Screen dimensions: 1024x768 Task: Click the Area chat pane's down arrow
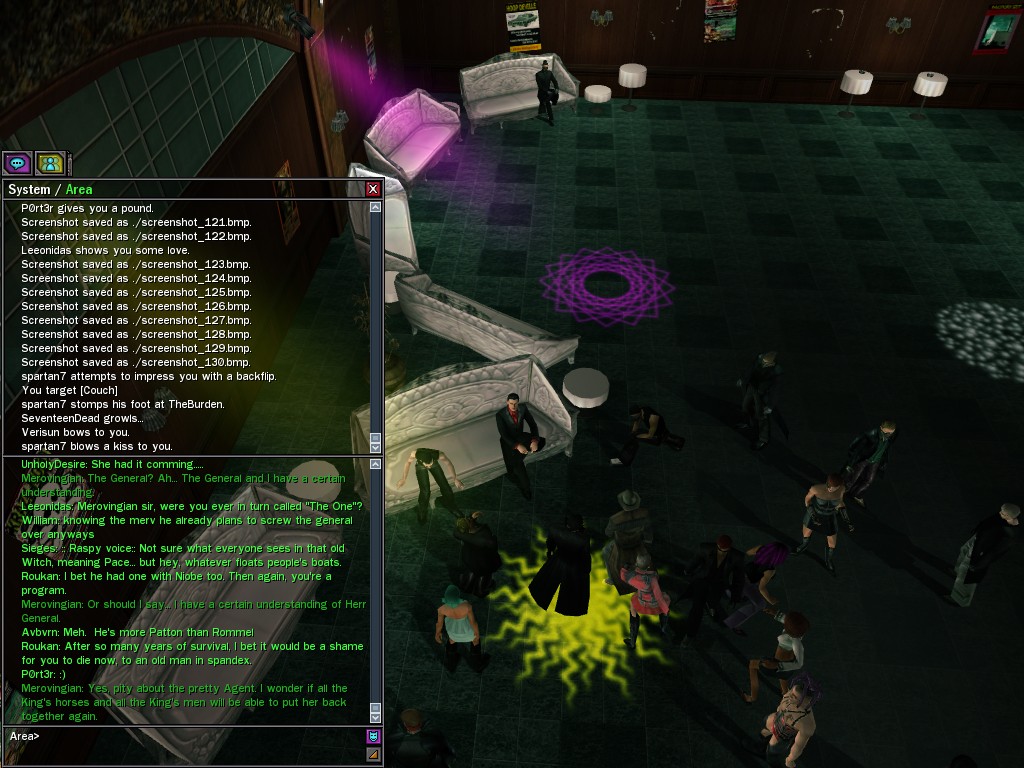[x=375, y=716]
